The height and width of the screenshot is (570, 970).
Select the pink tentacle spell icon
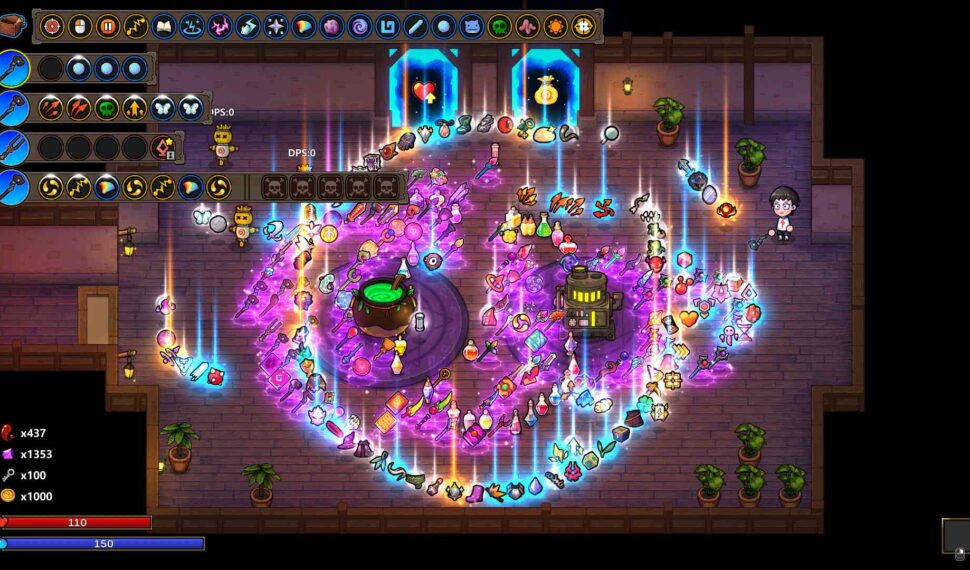pos(527,26)
